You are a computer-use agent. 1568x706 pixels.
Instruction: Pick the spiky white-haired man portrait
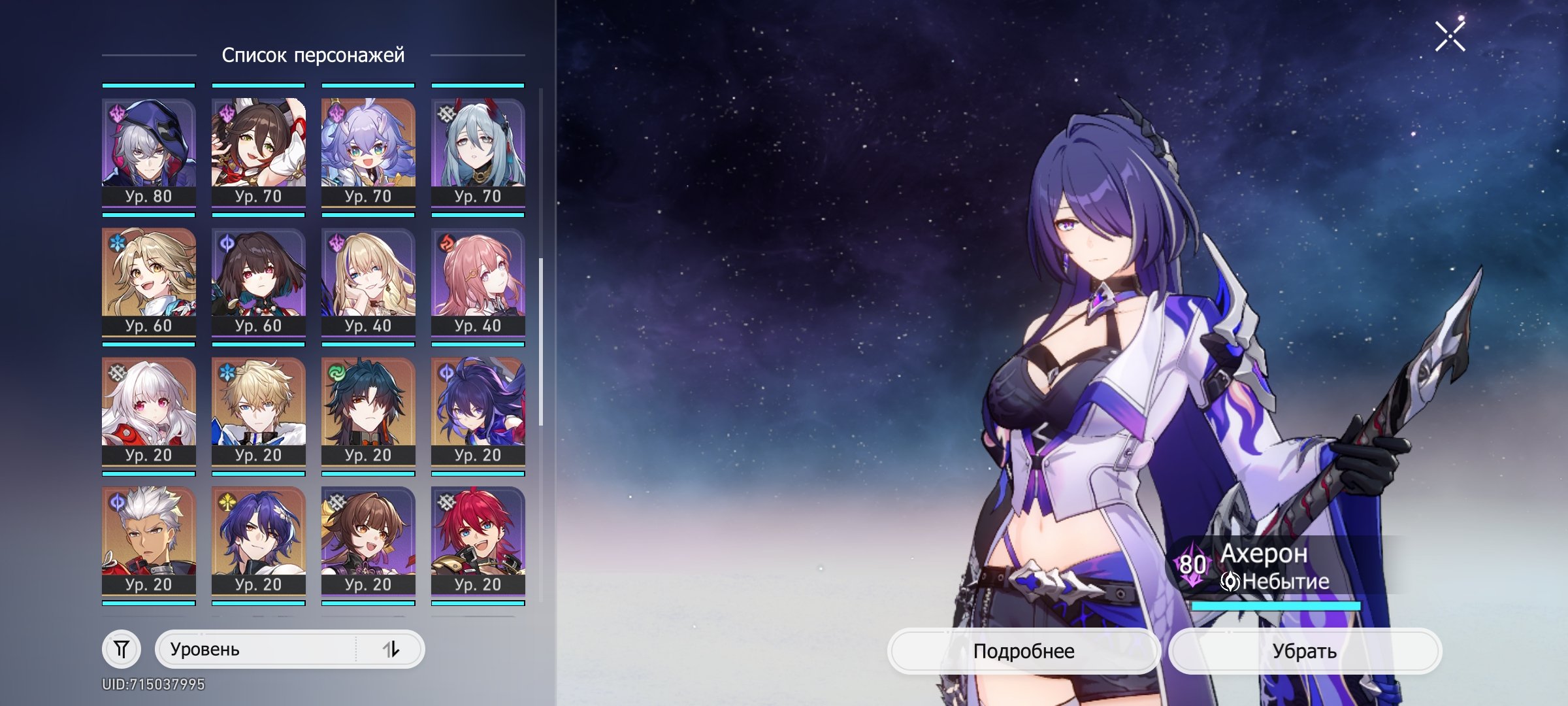click(x=149, y=540)
